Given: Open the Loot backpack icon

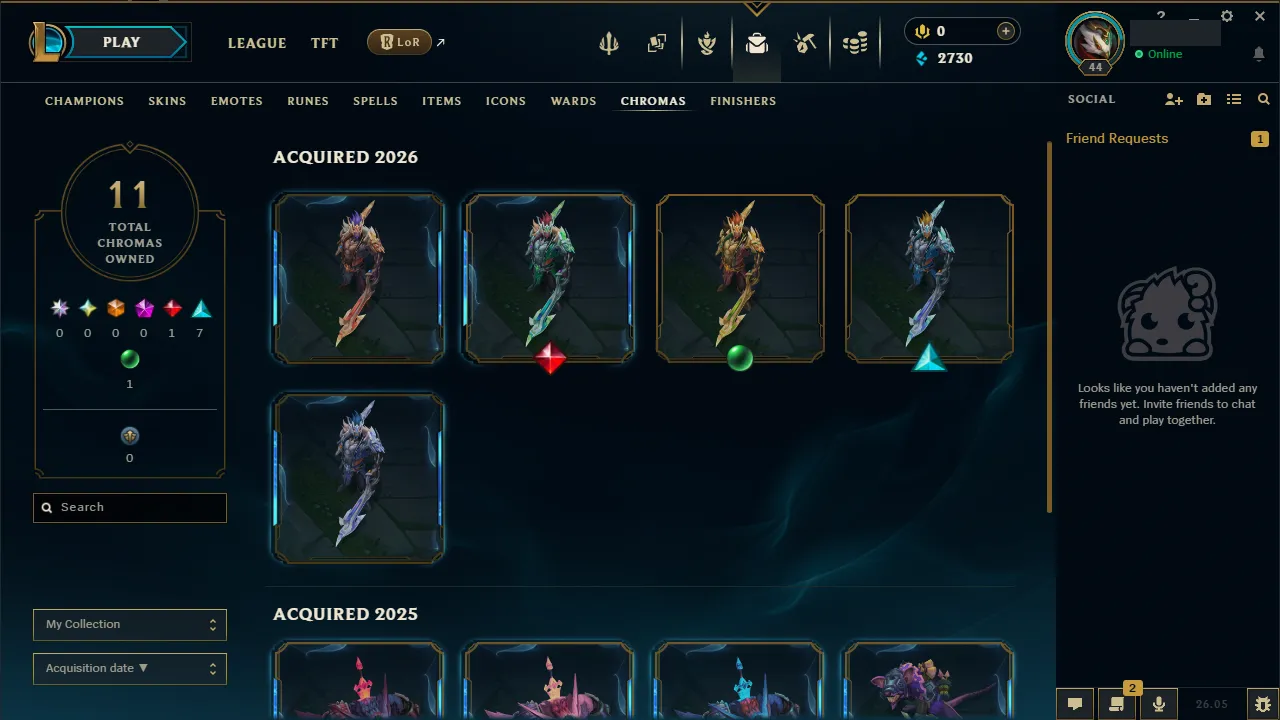Looking at the screenshot, I should pos(756,43).
